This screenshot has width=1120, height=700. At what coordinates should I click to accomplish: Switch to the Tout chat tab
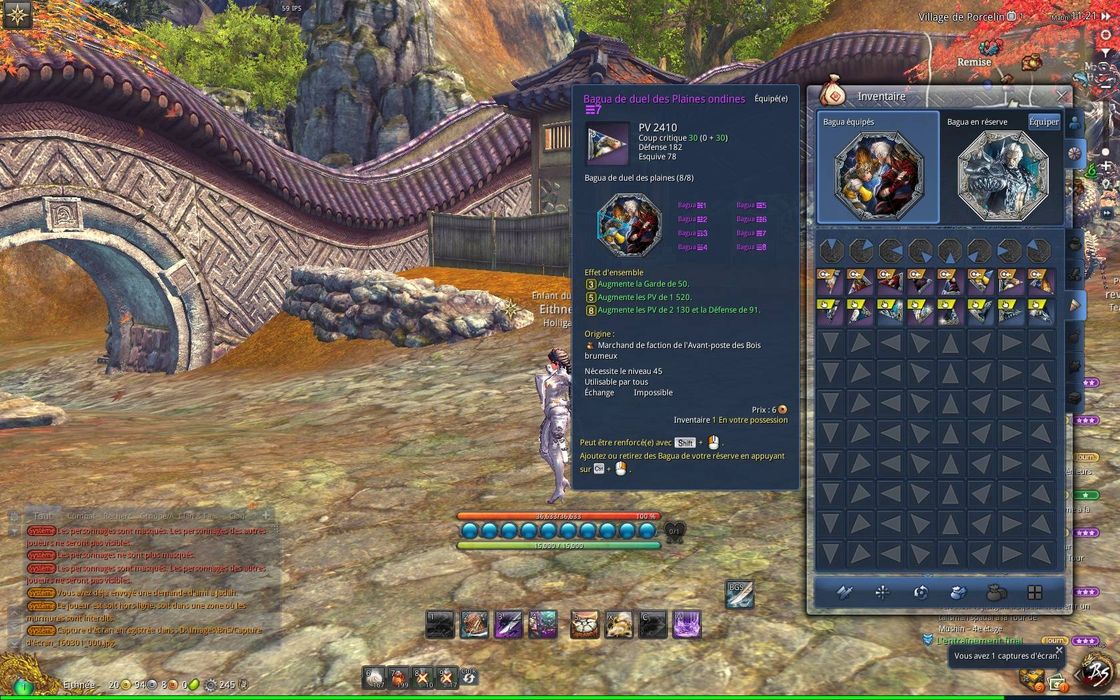pyautogui.click(x=42, y=515)
